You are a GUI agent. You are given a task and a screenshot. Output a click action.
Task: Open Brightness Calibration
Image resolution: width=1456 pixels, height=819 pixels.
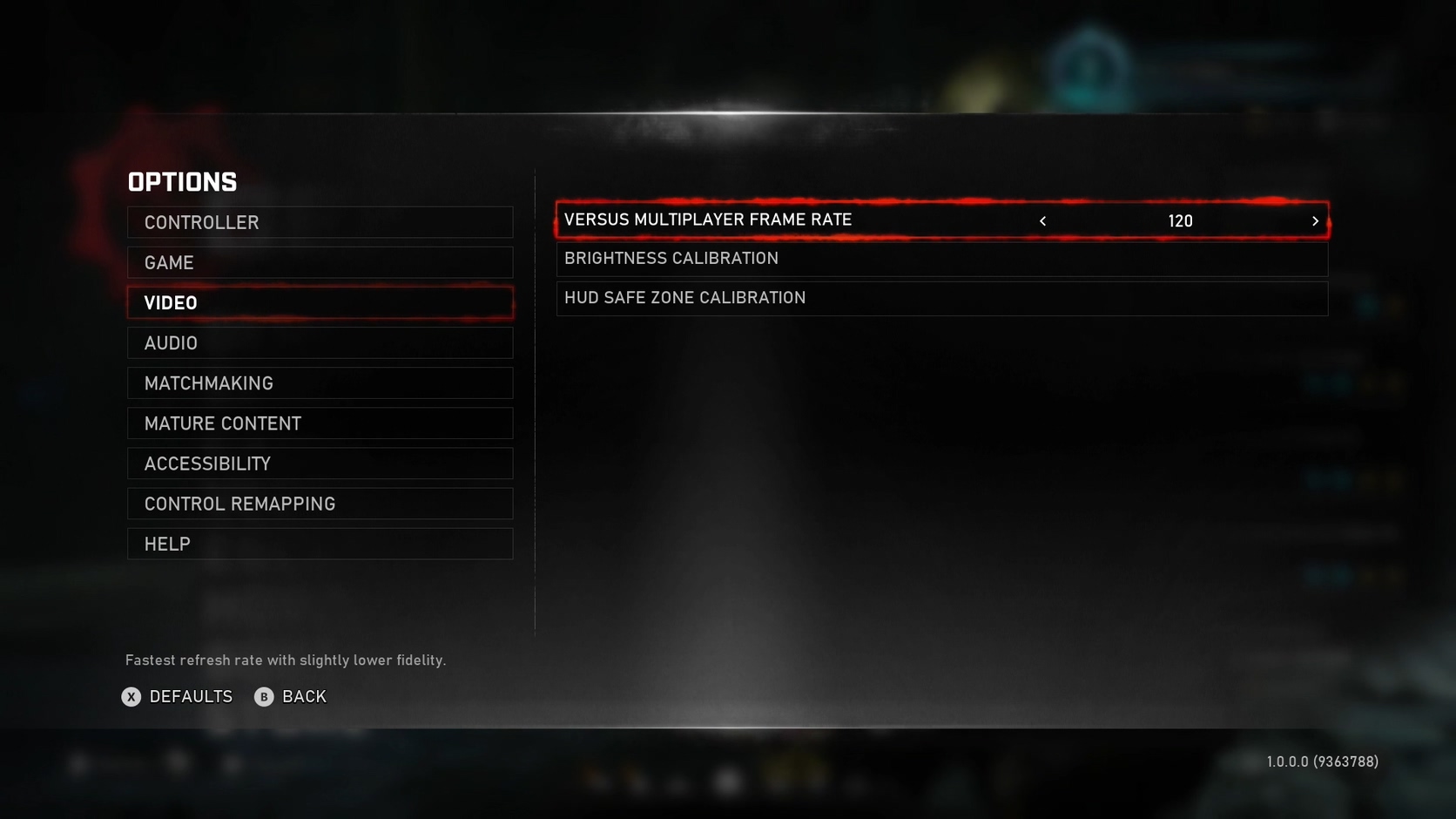941,259
